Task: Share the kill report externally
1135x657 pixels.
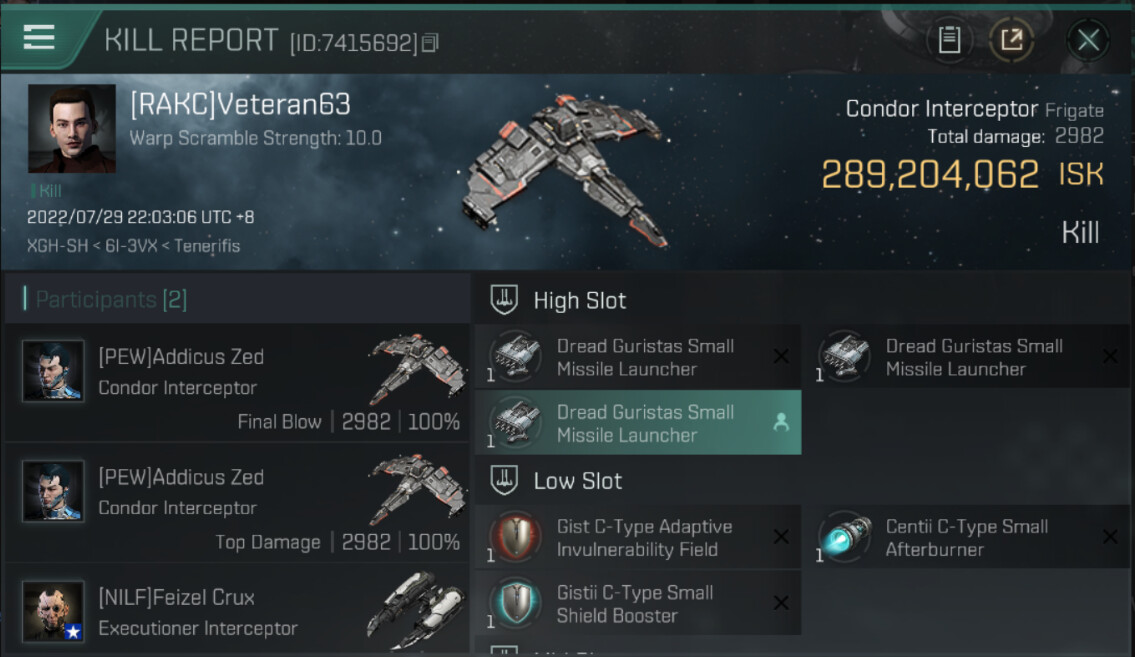Action: tap(1011, 40)
